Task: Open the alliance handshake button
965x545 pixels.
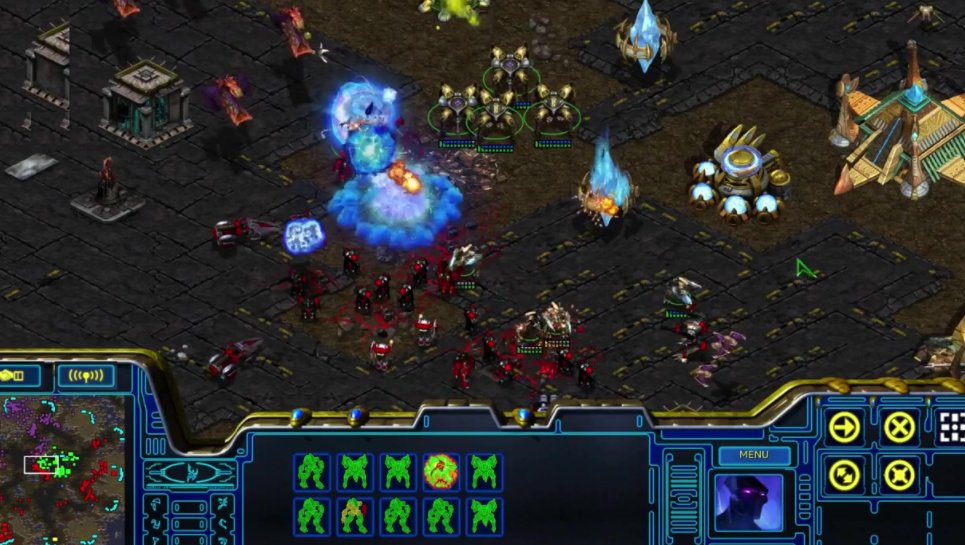Action: tap(21, 376)
